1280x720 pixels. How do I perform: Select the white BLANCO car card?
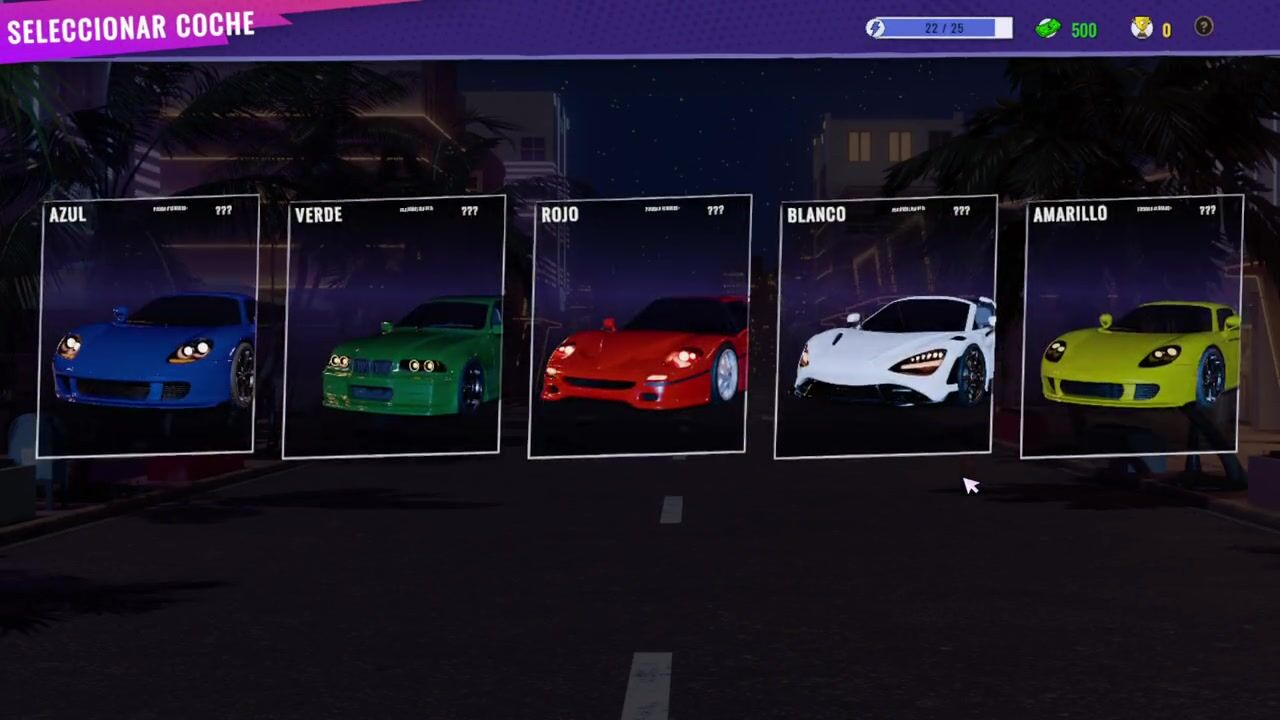point(886,327)
